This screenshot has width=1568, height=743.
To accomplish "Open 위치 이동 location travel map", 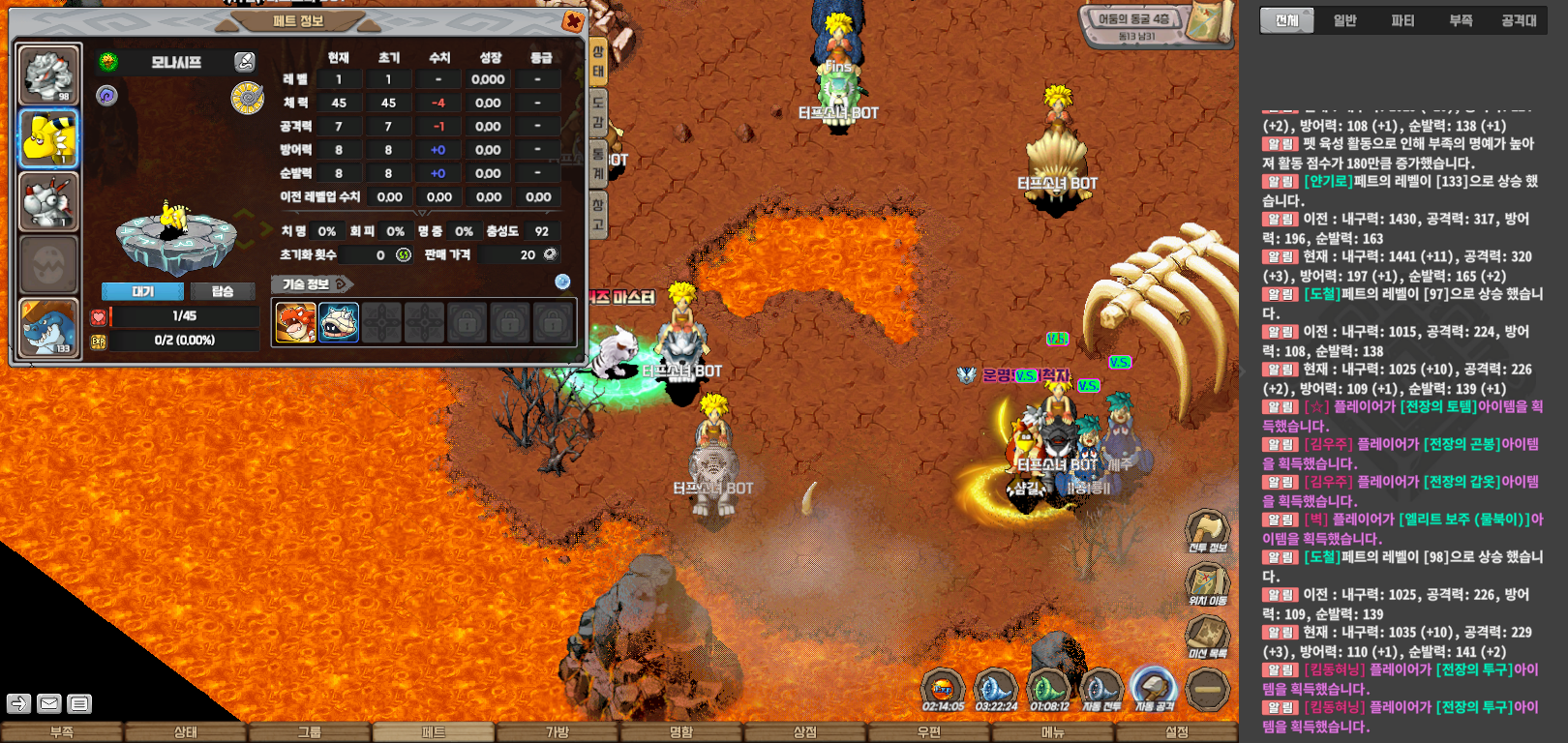I will (x=1207, y=584).
